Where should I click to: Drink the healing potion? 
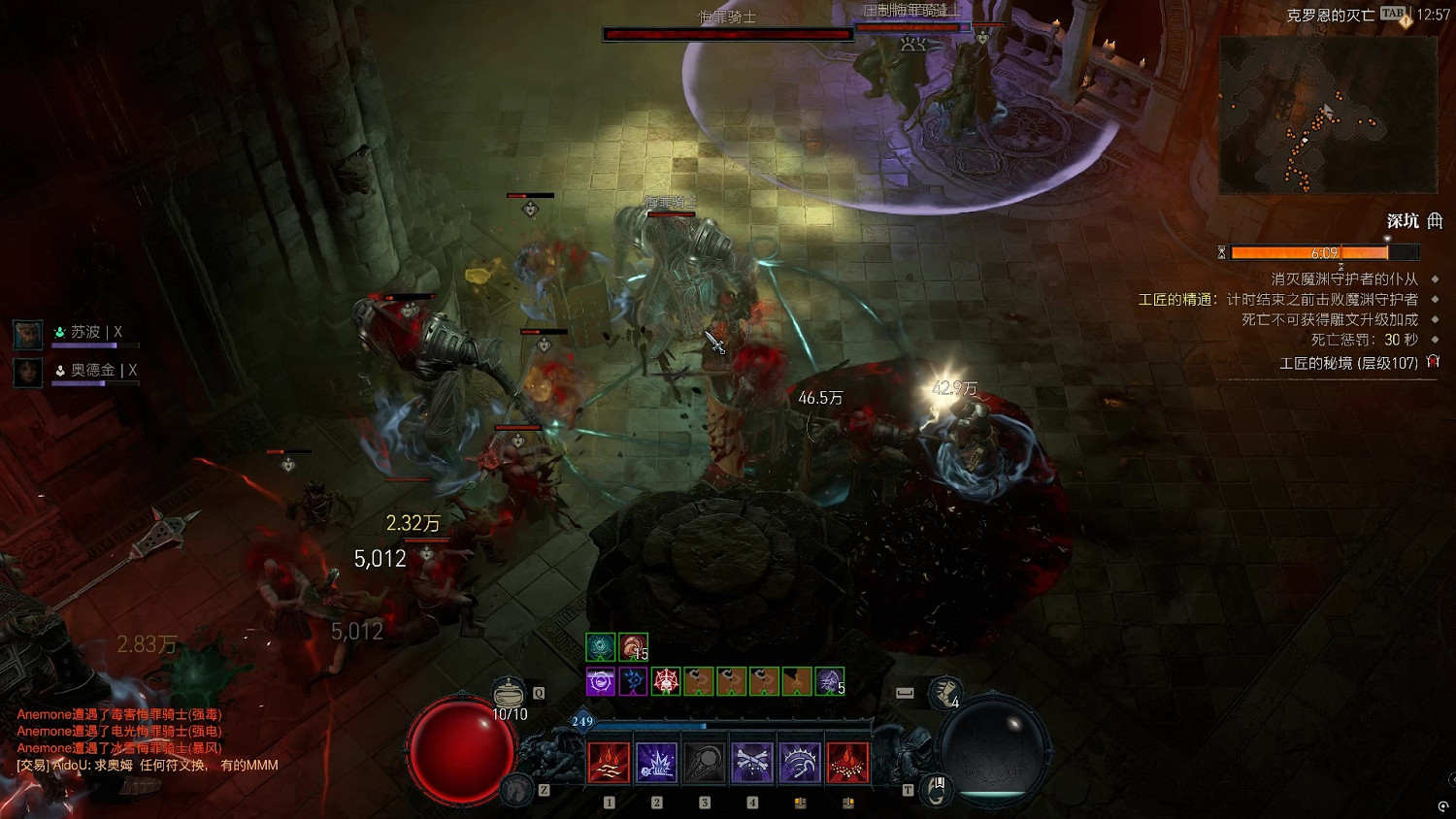point(509,694)
